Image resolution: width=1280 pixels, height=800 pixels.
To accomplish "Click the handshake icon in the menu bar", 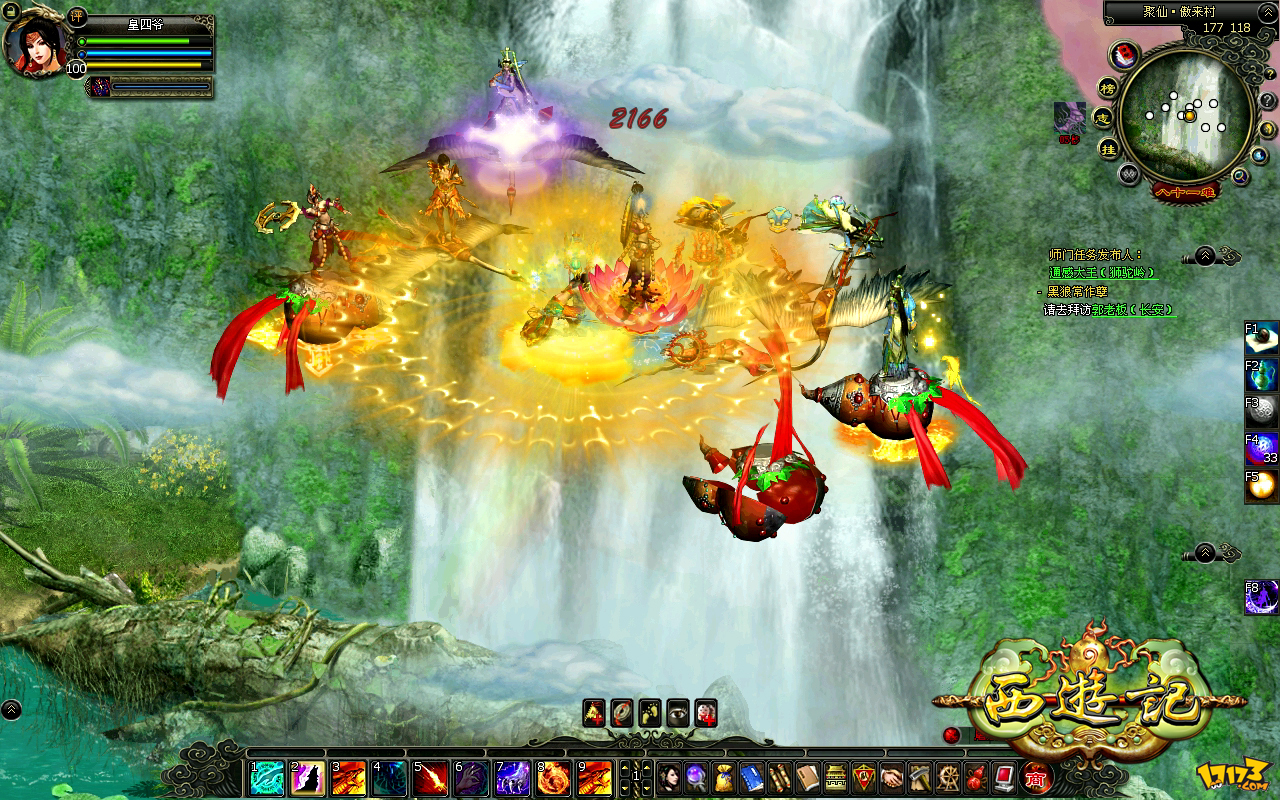I will click(x=892, y=778).
